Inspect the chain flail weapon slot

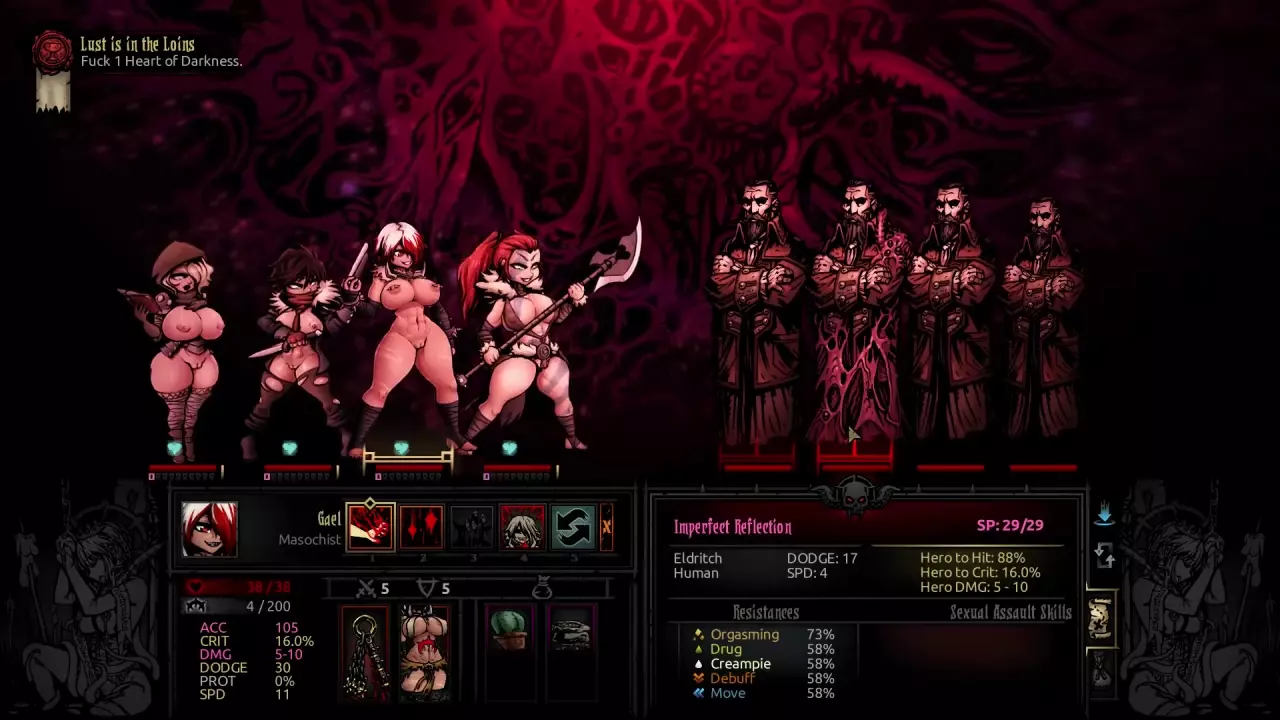coord(364,652)
